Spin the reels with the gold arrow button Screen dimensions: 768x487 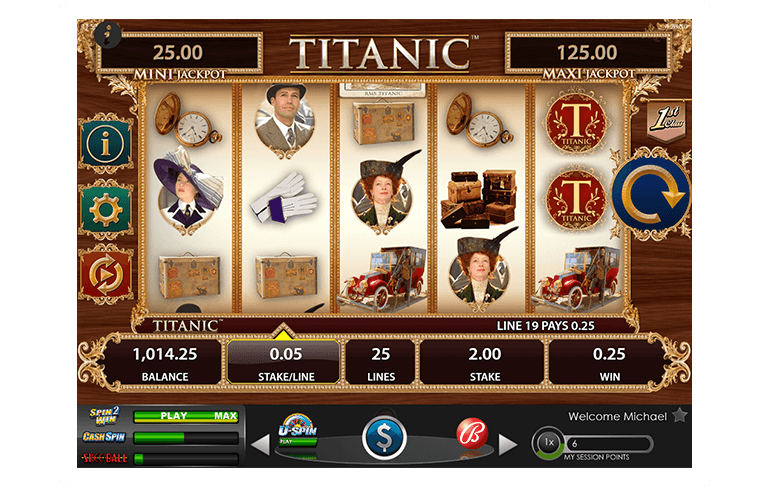click(x=651, y=195)
